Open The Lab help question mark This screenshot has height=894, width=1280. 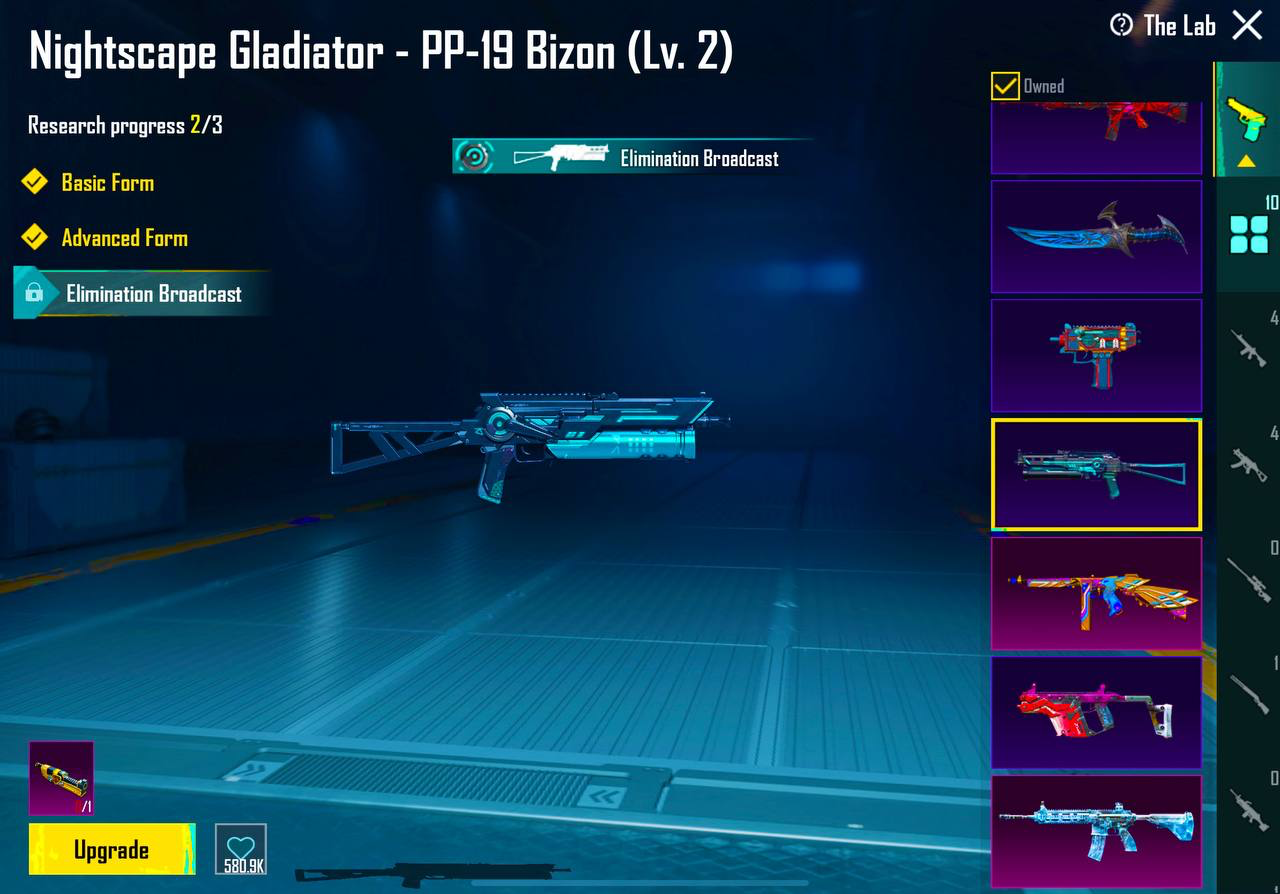tap(1122, 25)
